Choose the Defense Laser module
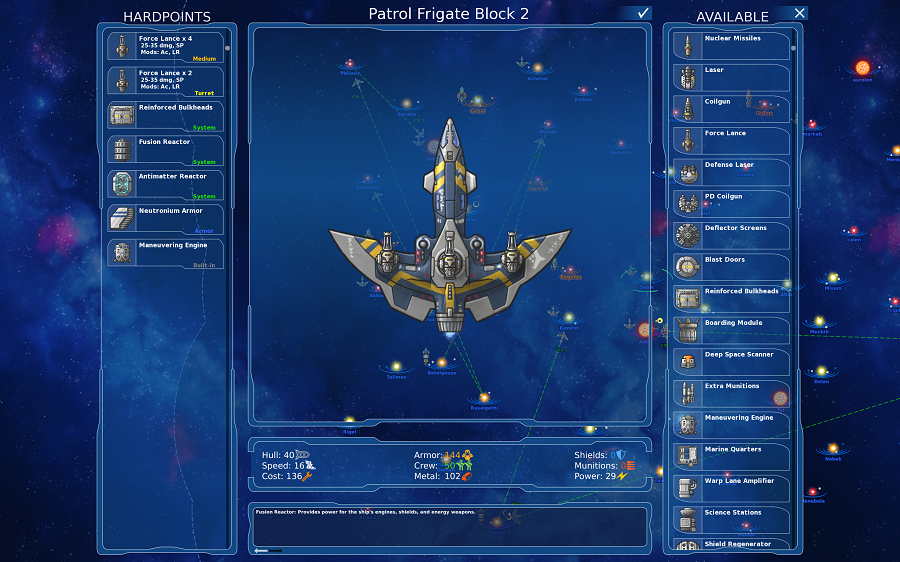This screenshot has height=562, width=900. click(731, 172)
